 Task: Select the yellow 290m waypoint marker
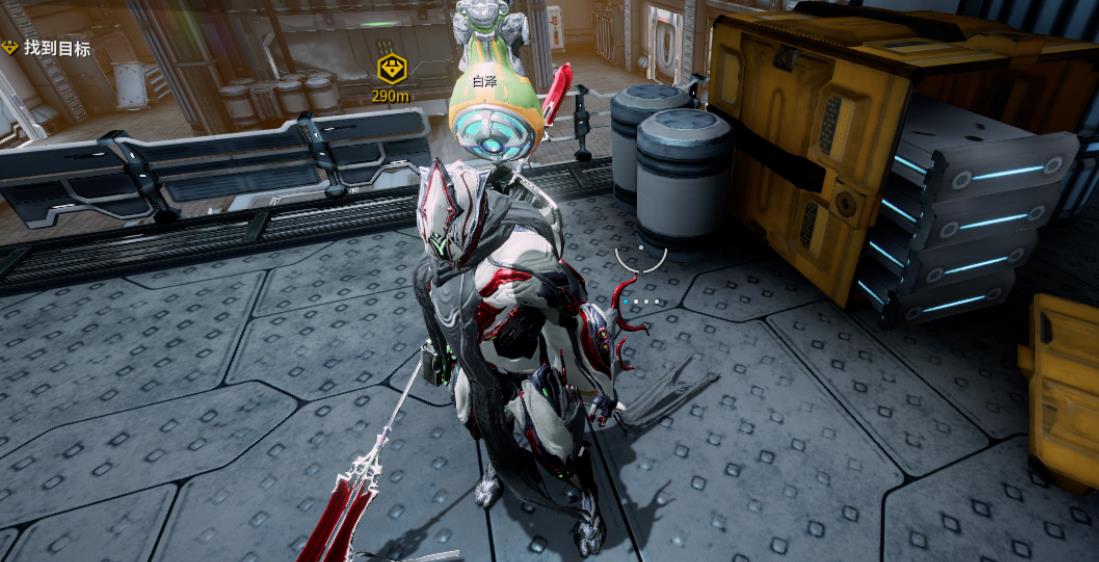click(x=391, y=69)
